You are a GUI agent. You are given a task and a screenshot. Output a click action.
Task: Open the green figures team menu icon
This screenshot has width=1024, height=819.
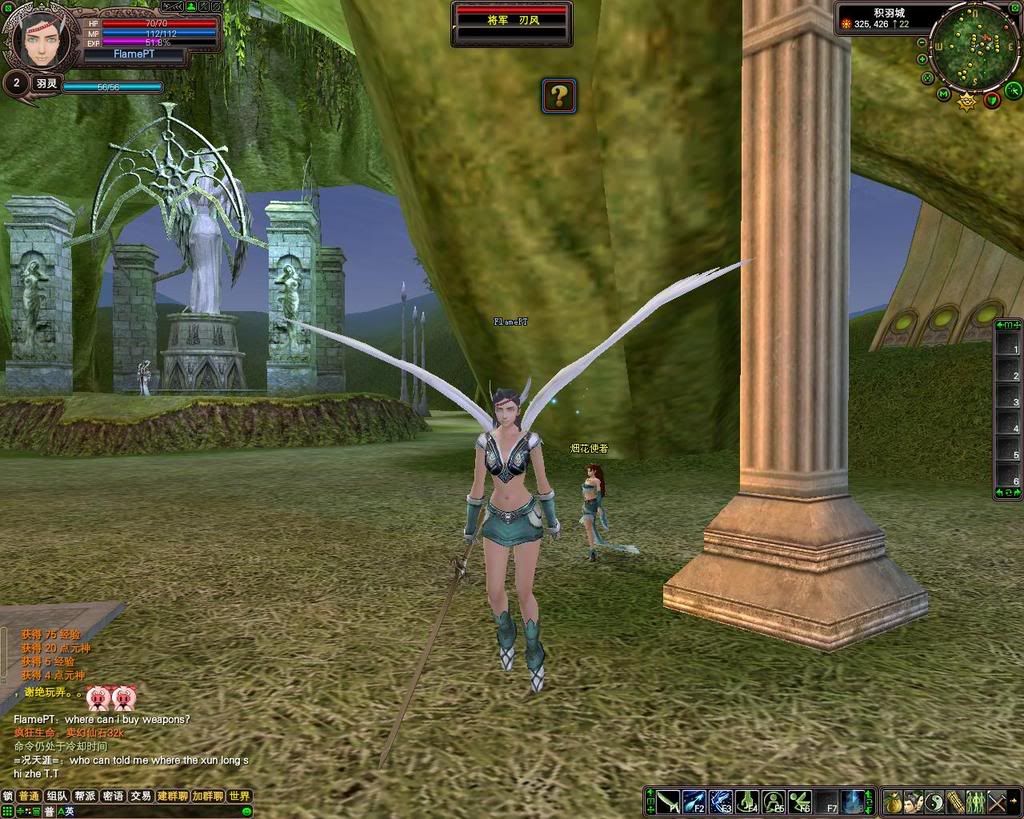975,802
